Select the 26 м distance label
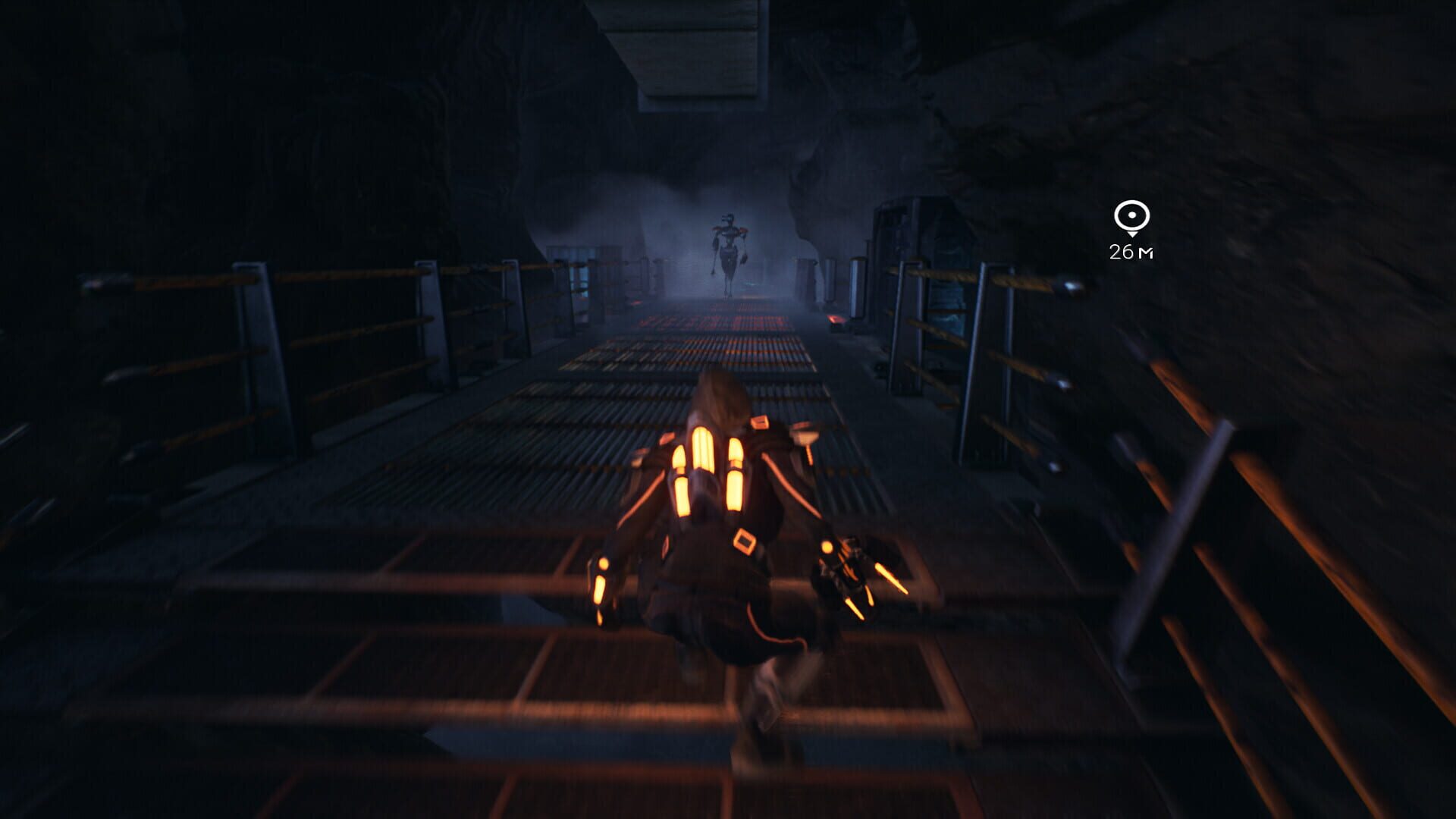The image size is (1456, 819). [1131, 252]
